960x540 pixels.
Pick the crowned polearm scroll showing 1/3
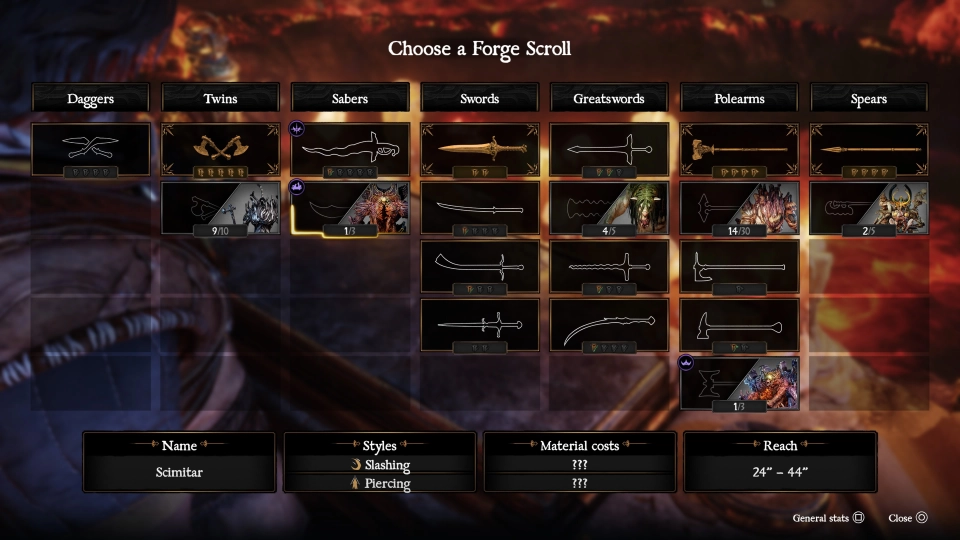pyautogui.click(x=739, y=383)
